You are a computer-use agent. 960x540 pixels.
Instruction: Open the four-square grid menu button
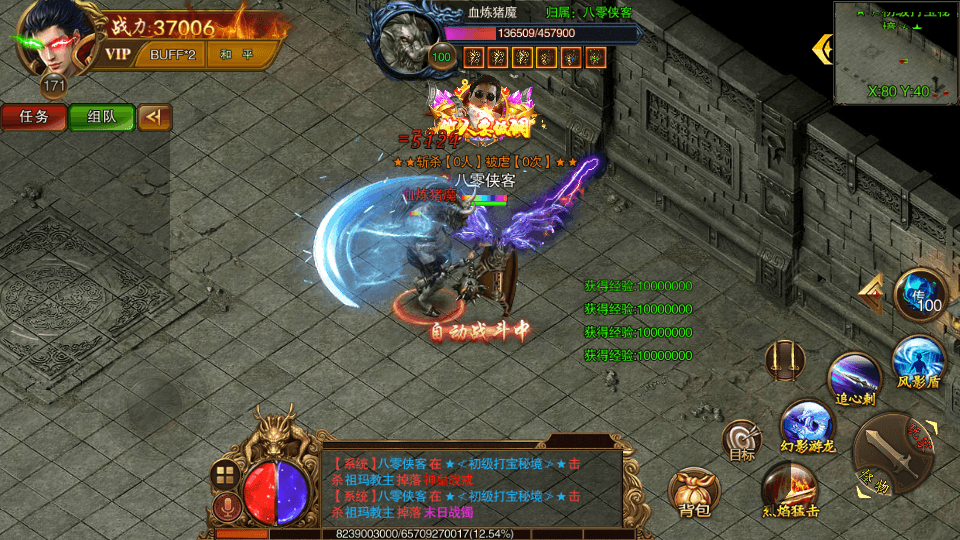(x=225, y=475)
